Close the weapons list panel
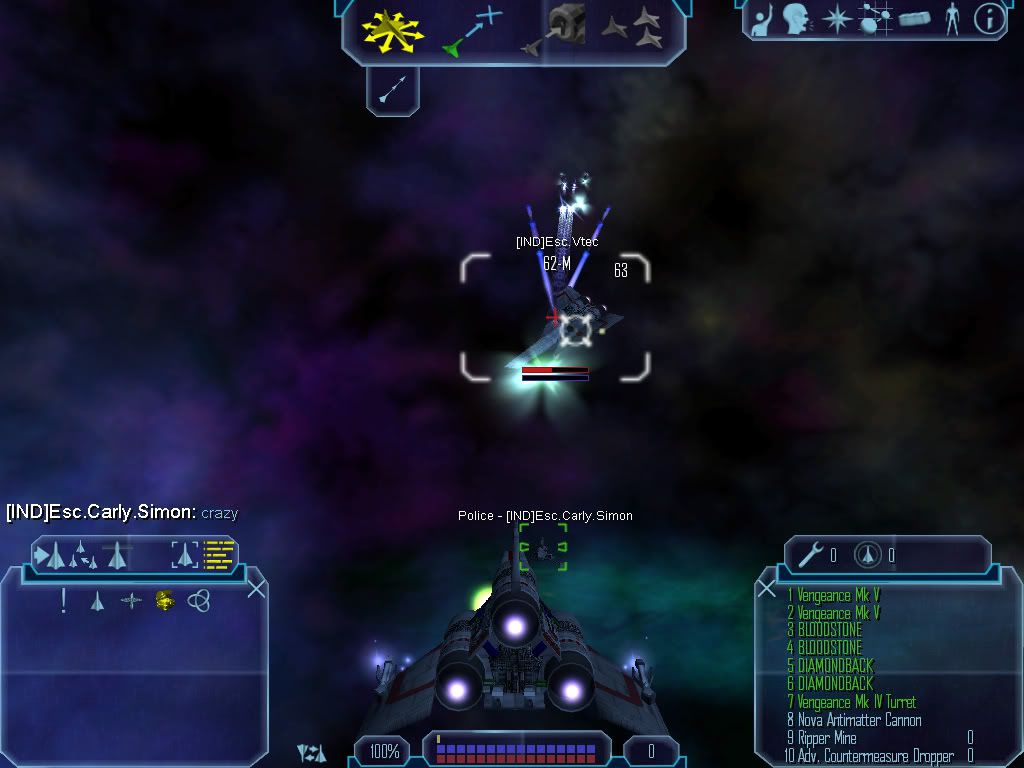 point(767,589)
